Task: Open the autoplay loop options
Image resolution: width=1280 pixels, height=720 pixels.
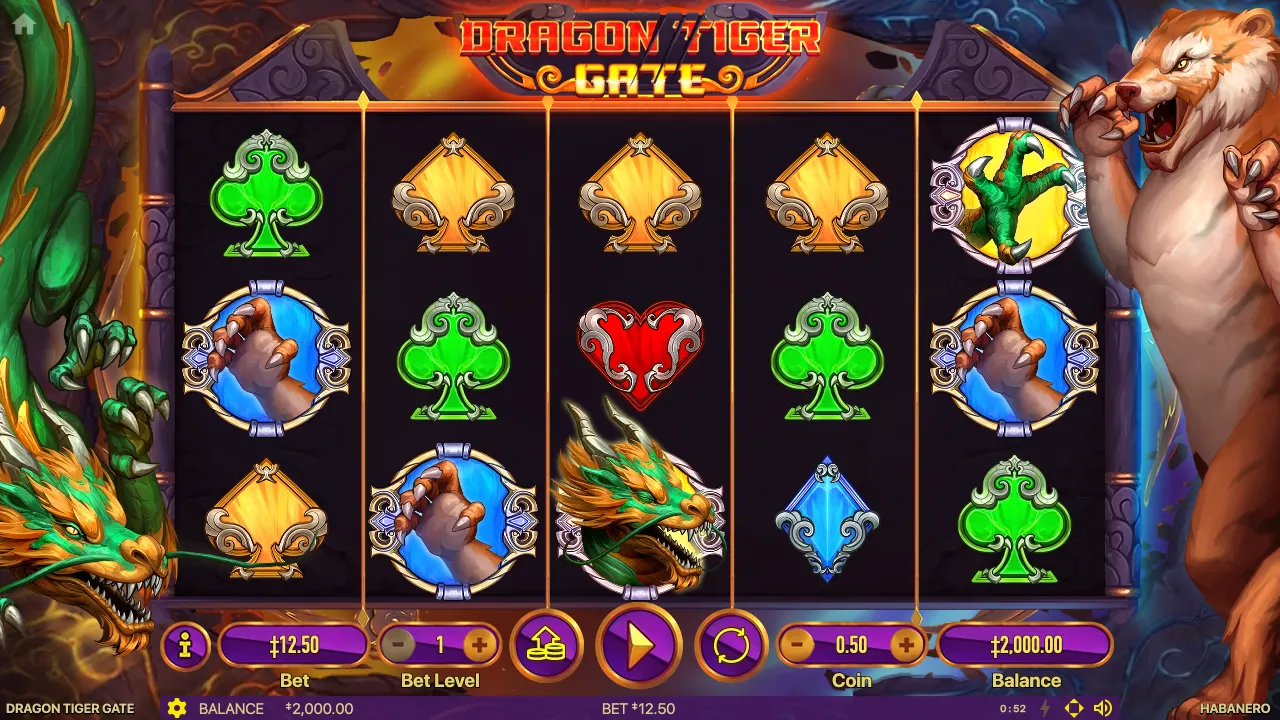Action: coord(729,645)
